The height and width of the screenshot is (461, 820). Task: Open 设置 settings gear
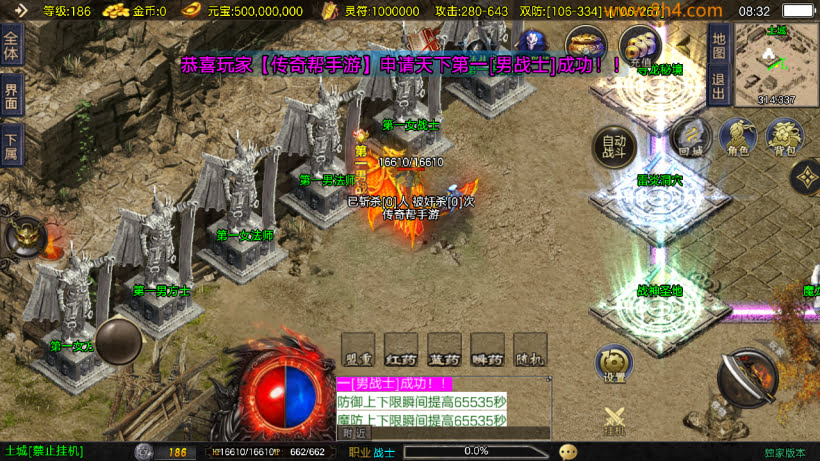point(614,364)
